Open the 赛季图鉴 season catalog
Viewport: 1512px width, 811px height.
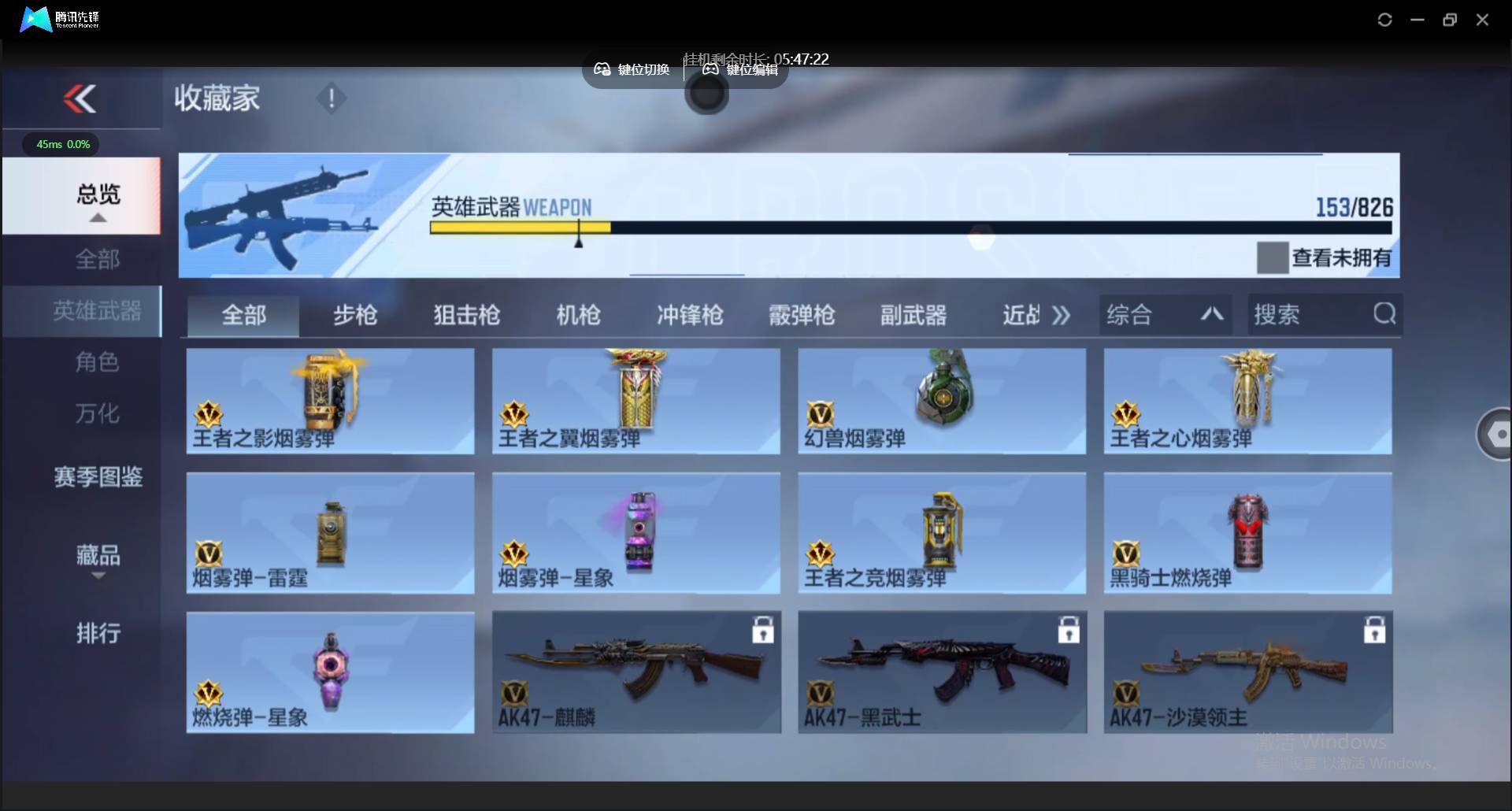98,477
